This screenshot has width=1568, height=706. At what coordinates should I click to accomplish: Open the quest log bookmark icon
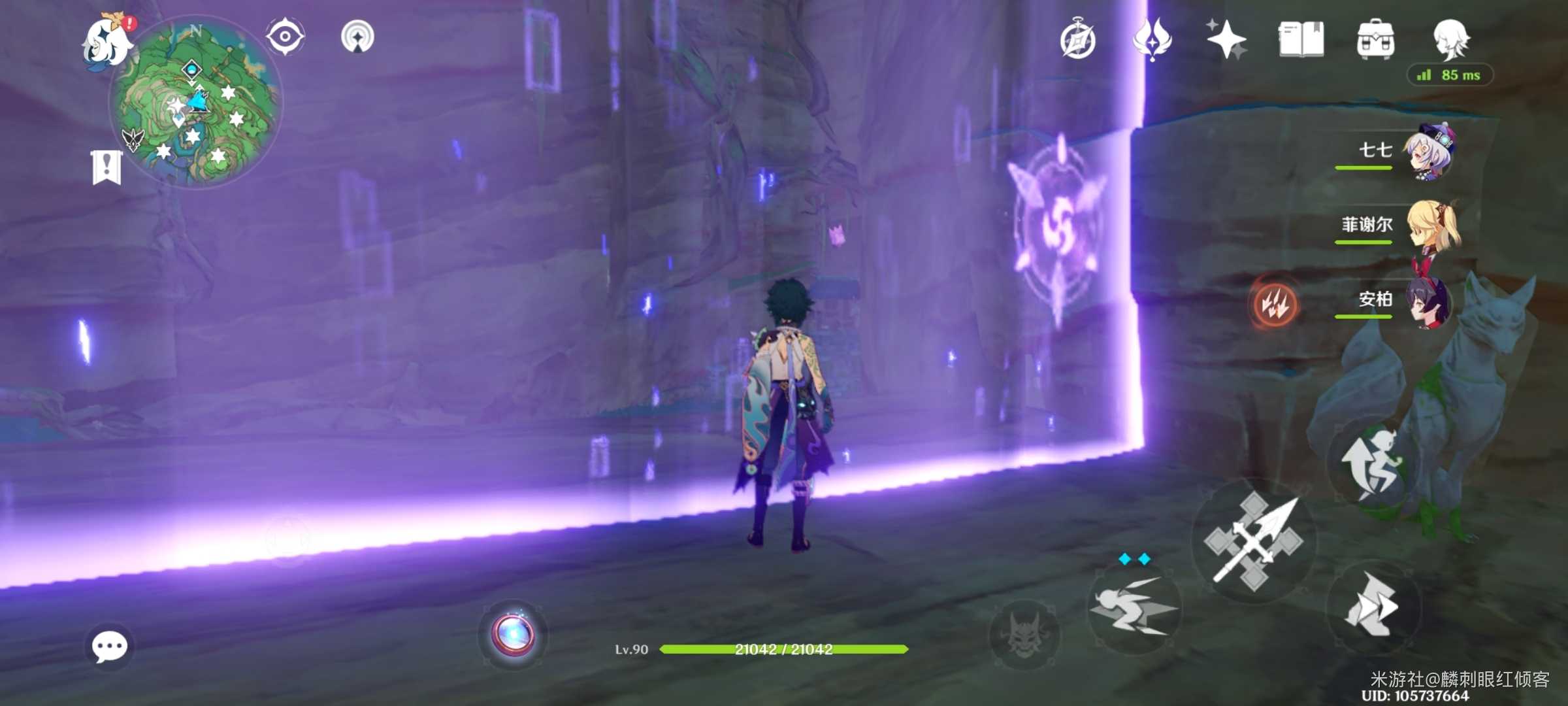(106, 167)
